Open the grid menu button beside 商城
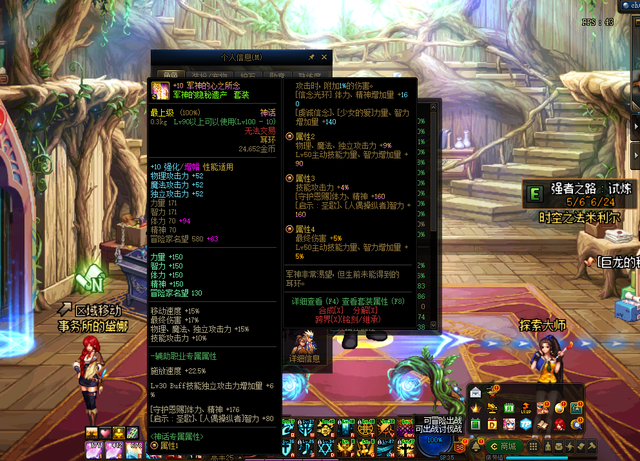 [532, 447]
